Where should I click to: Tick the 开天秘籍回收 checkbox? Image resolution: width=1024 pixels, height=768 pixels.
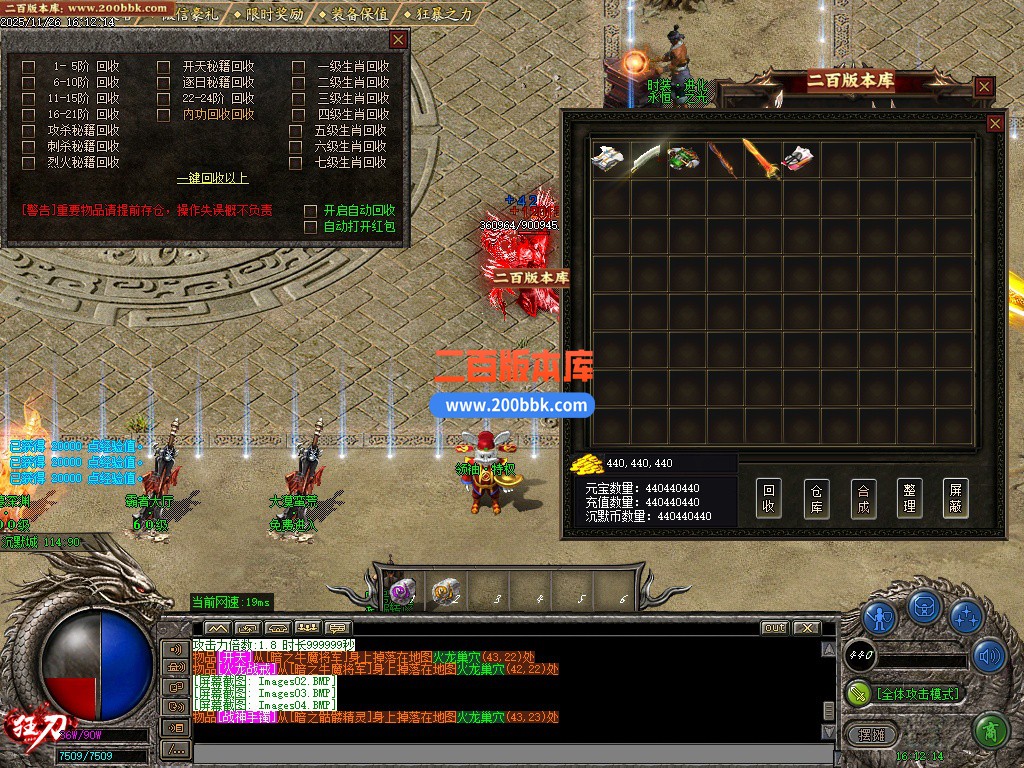click(164, 67)
